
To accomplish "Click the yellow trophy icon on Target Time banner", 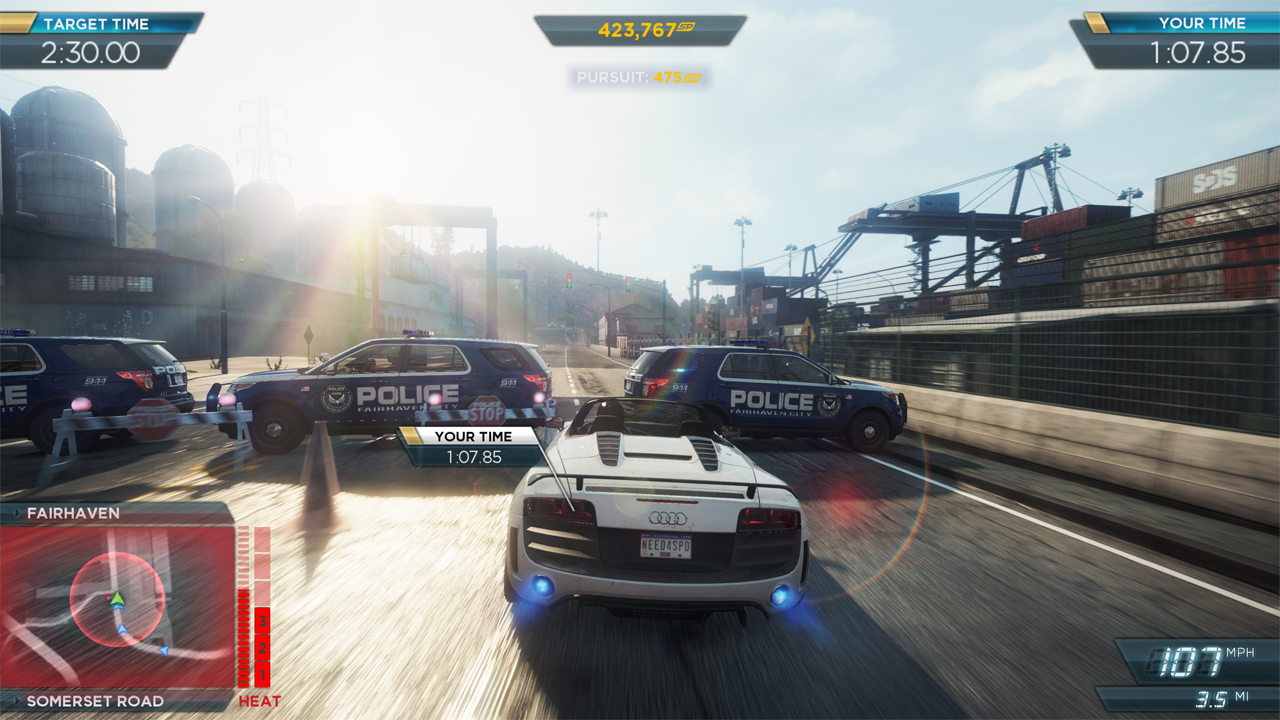I will (16, 22).
